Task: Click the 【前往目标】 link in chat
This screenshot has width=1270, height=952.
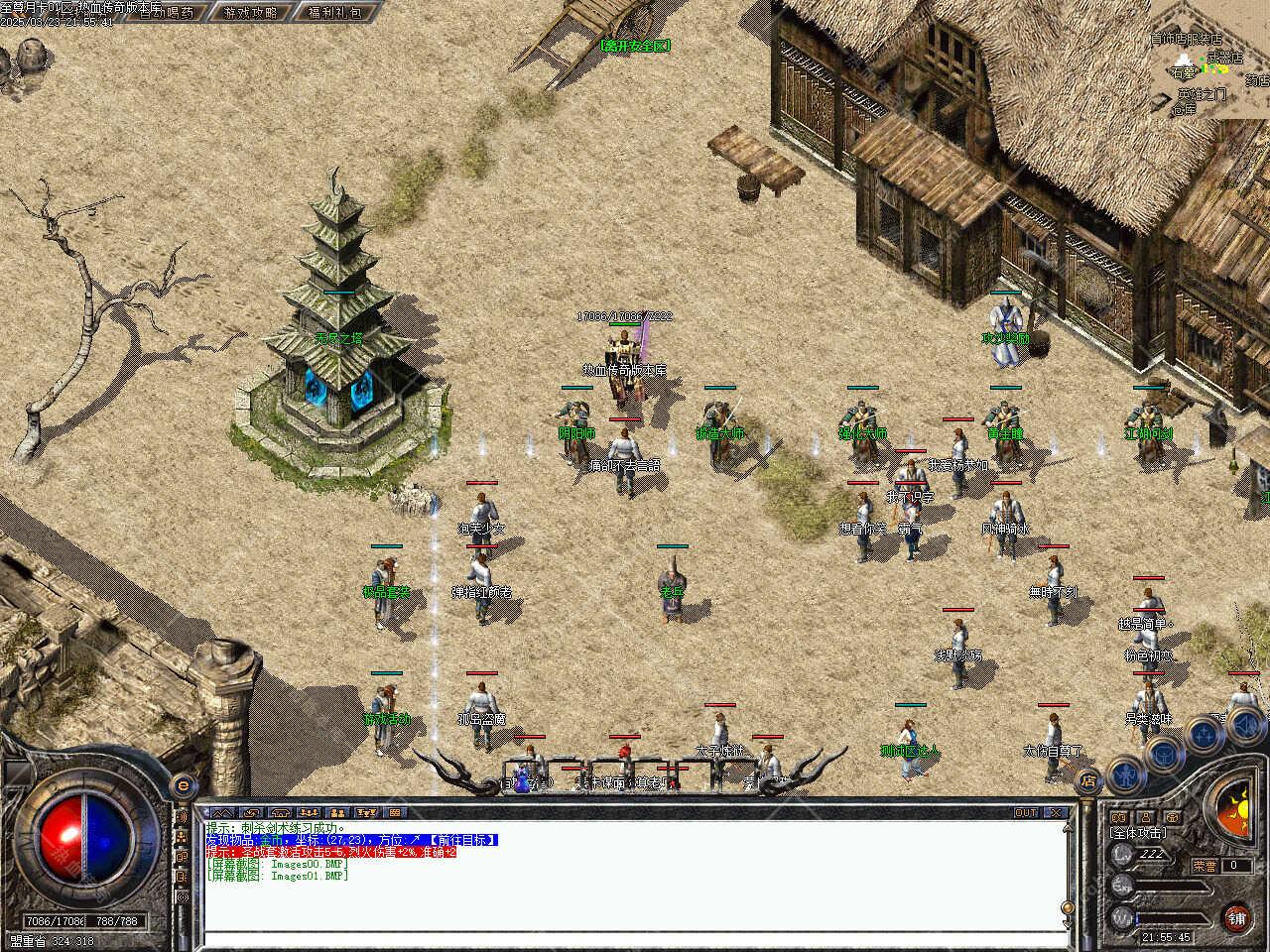Action: pyautogui.click(x=463, y=840)
